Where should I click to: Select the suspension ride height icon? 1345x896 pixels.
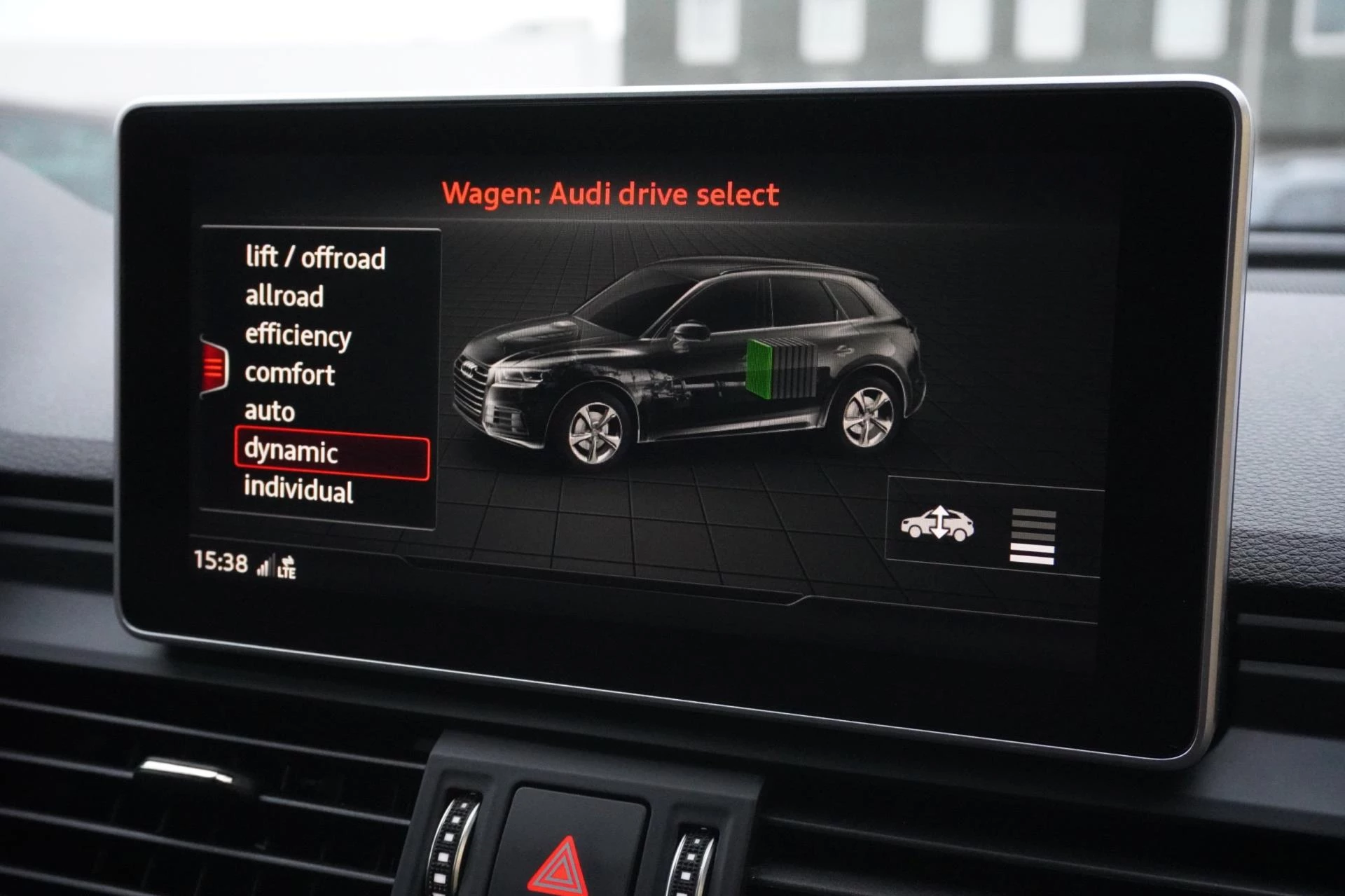coord(939,522)
